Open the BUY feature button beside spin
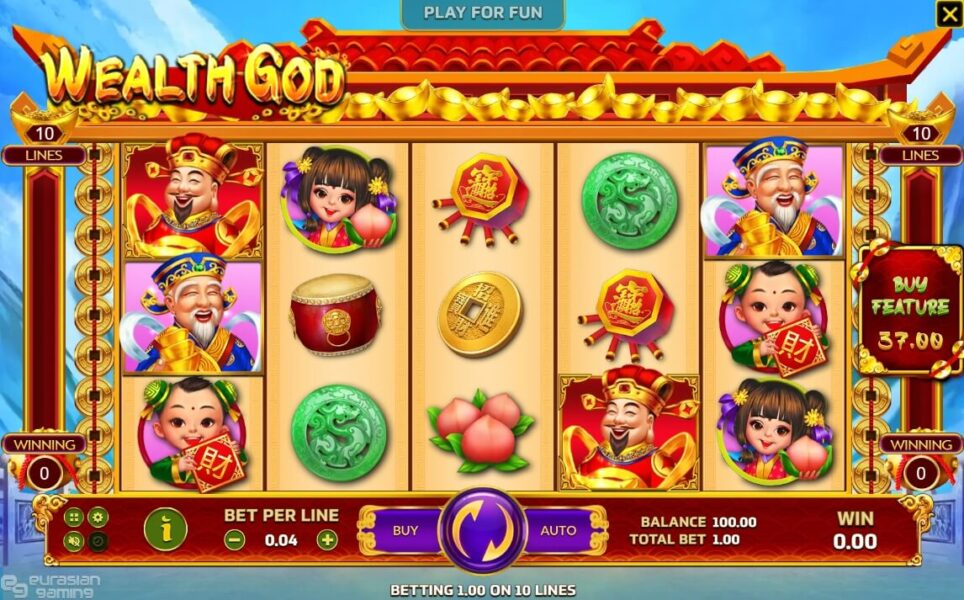The image size is (964, 600). tap(405, 530)
